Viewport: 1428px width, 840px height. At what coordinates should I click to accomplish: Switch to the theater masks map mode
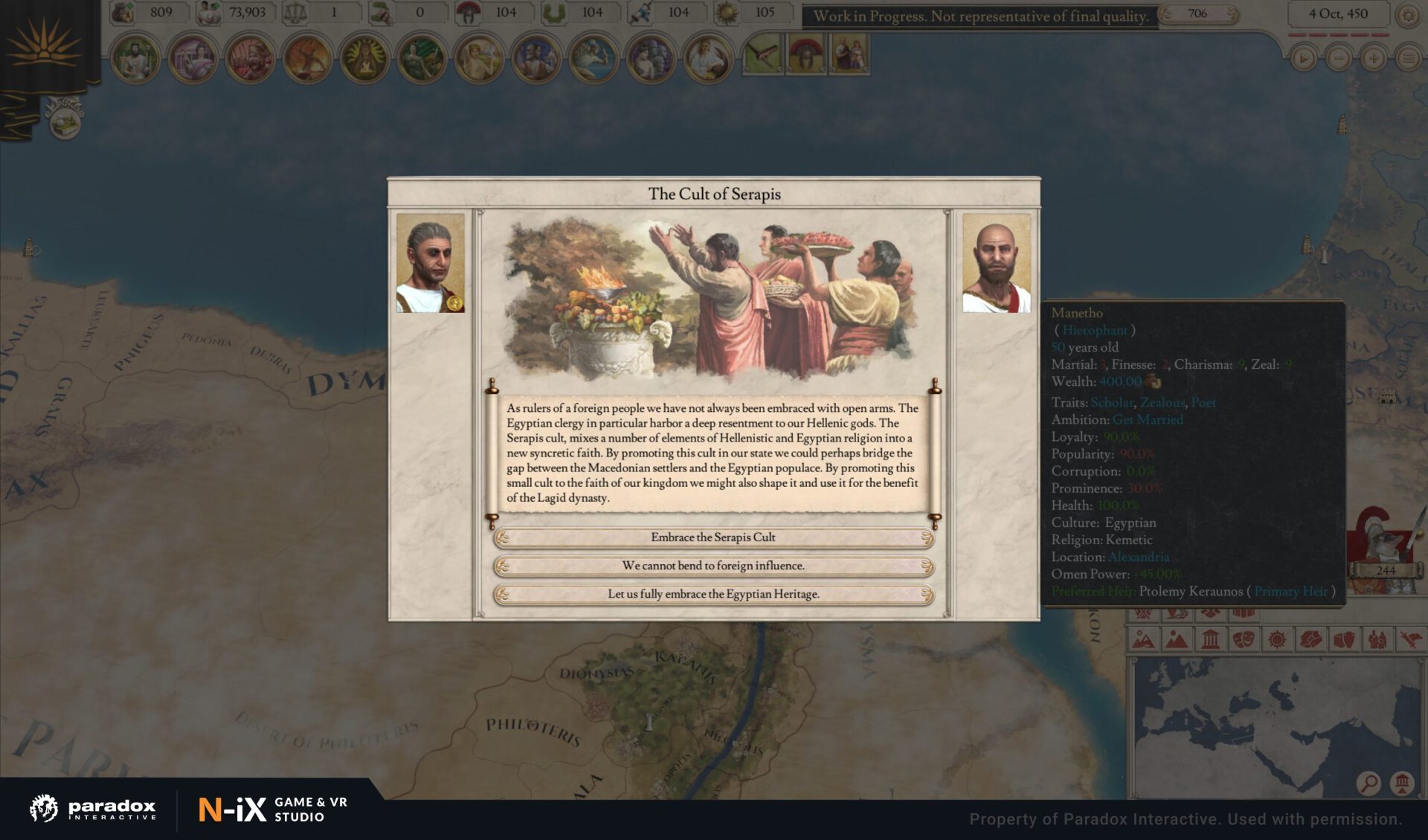click(1244, 639)
